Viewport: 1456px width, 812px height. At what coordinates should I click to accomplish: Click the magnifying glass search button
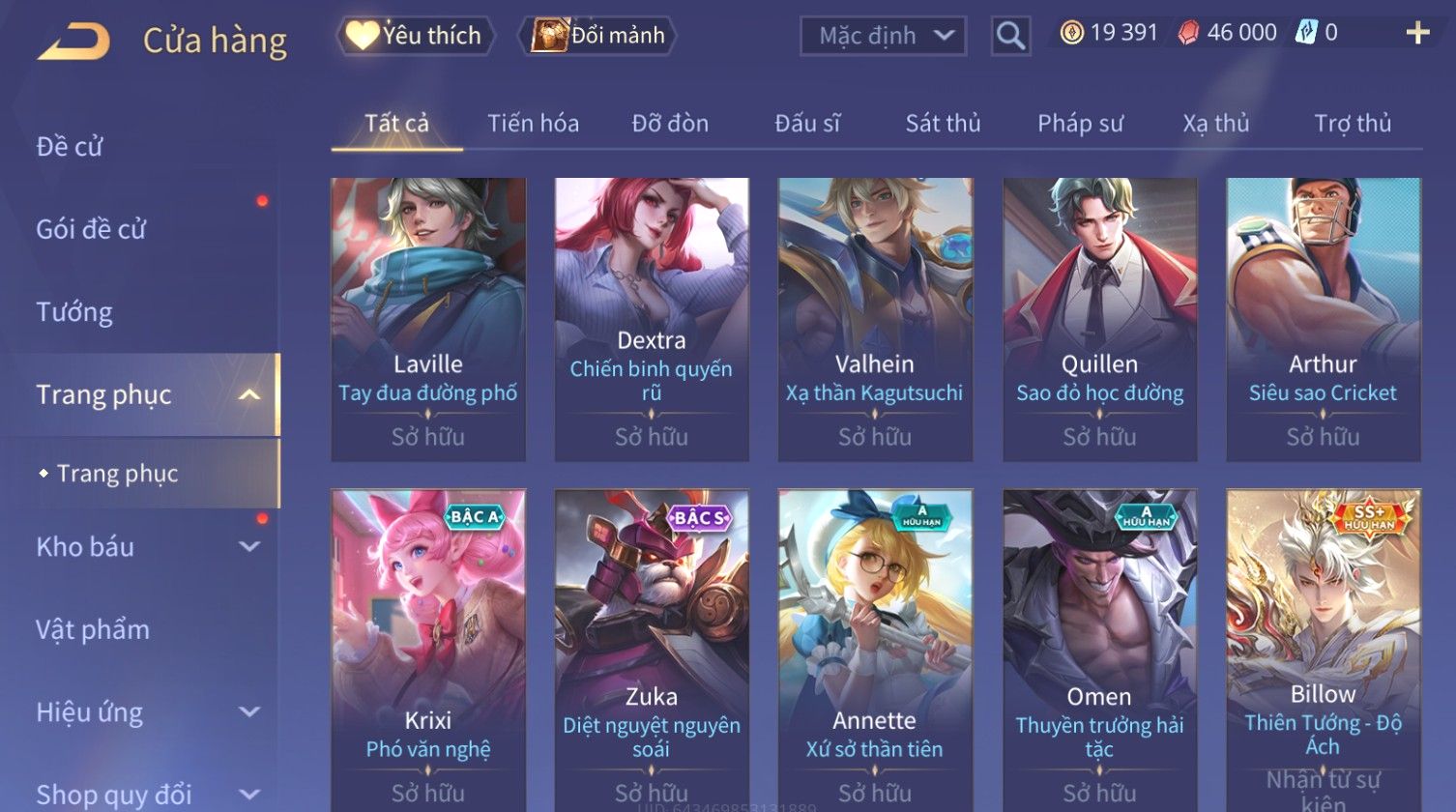coord(1010,37)
